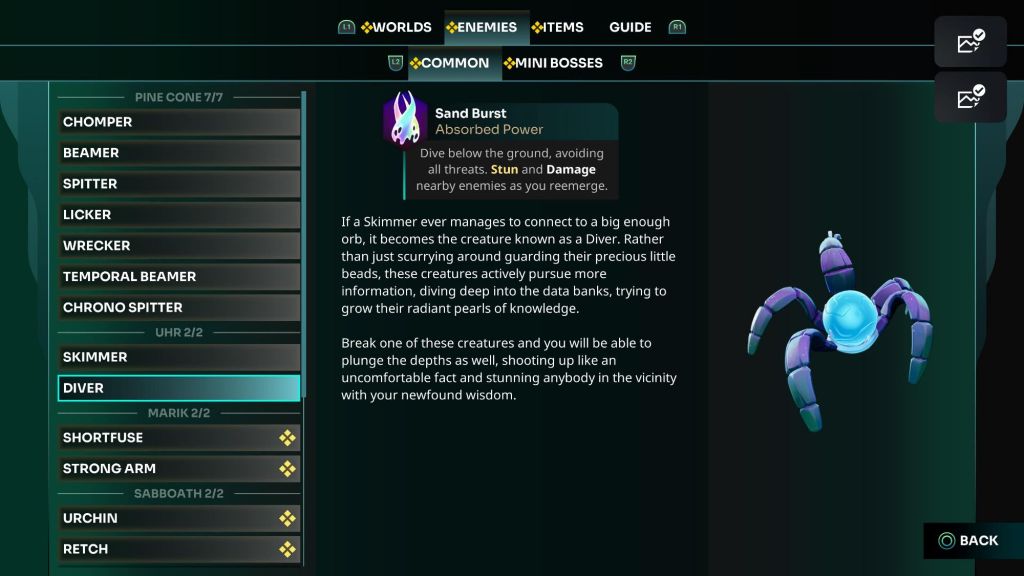Select the Licker enemy entry

click(179, 215)
